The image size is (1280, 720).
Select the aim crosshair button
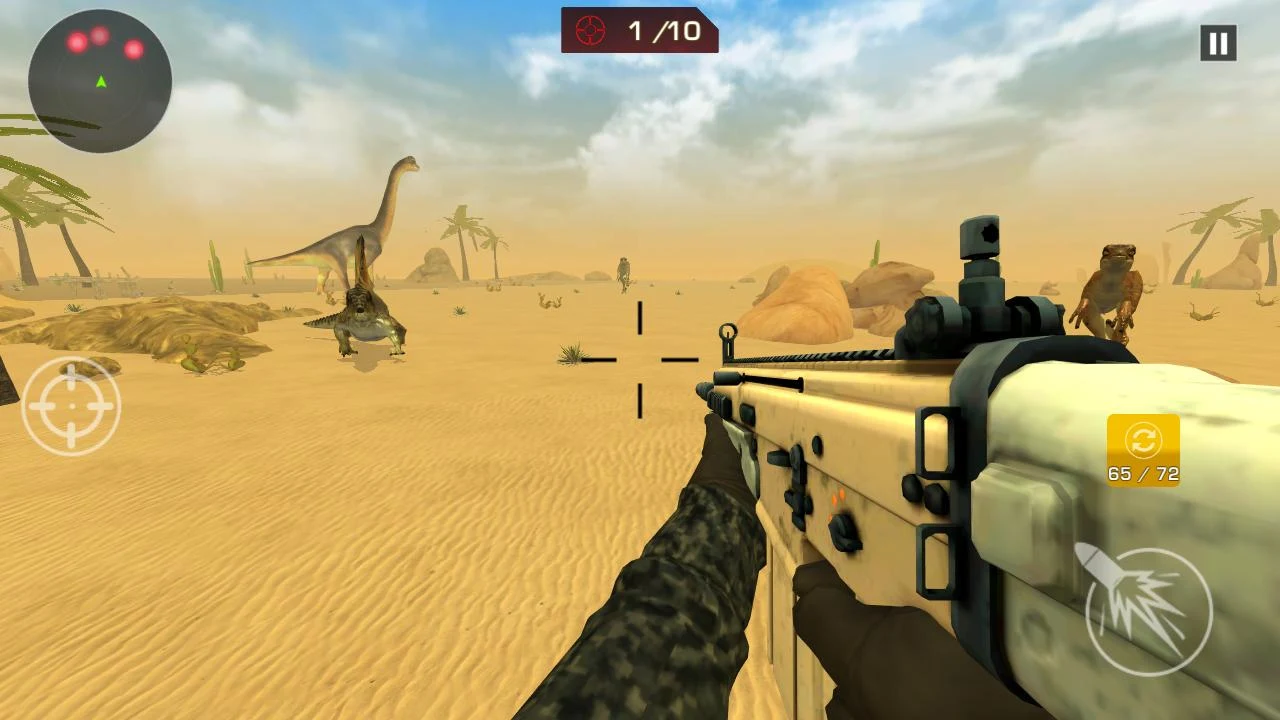click(71, 405)
